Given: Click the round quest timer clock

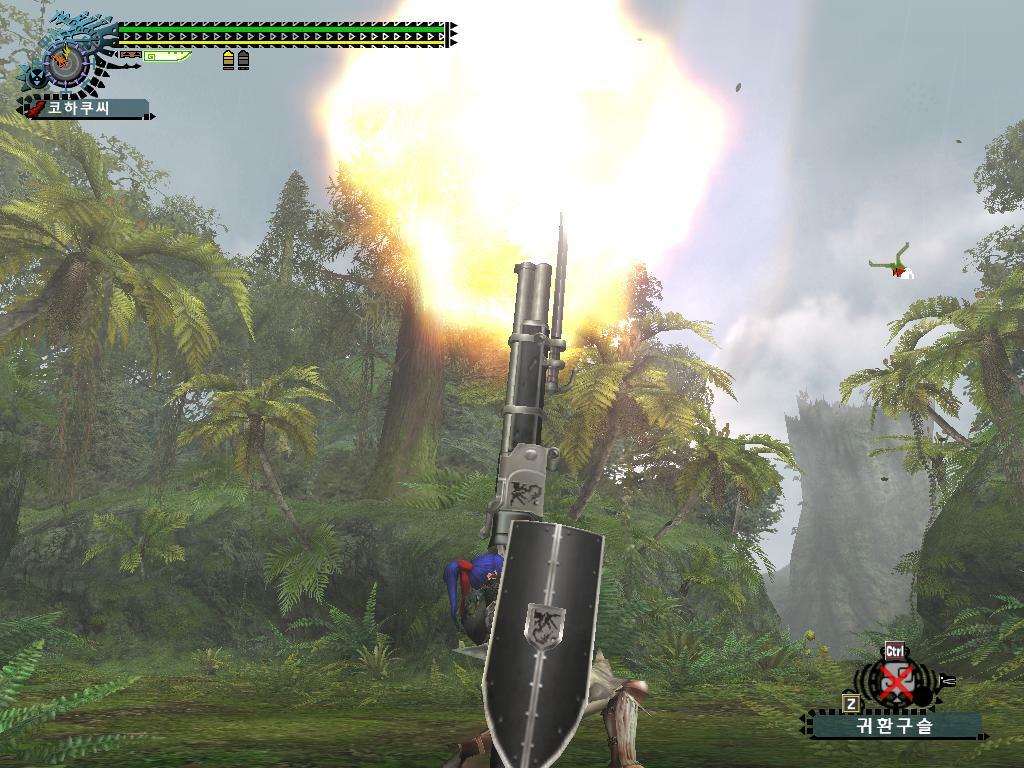Looking at the screenshot, I should click(68, 62).
